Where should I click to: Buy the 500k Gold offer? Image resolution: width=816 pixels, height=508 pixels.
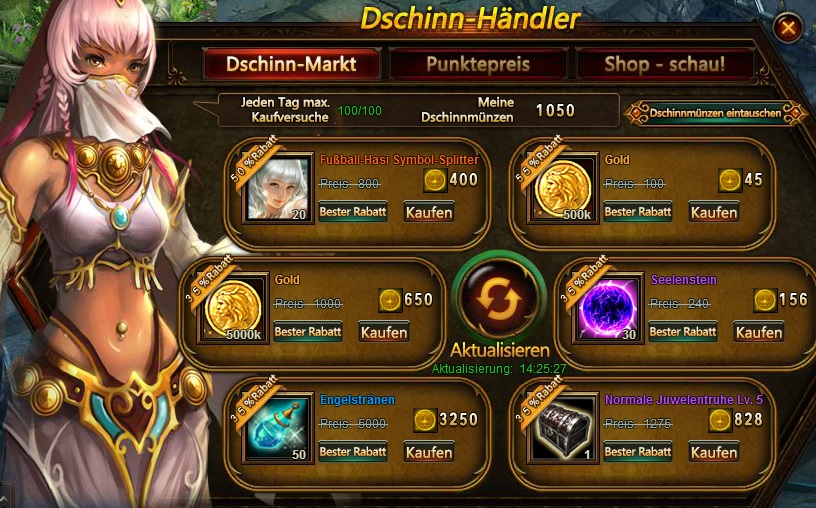[714, 212]
